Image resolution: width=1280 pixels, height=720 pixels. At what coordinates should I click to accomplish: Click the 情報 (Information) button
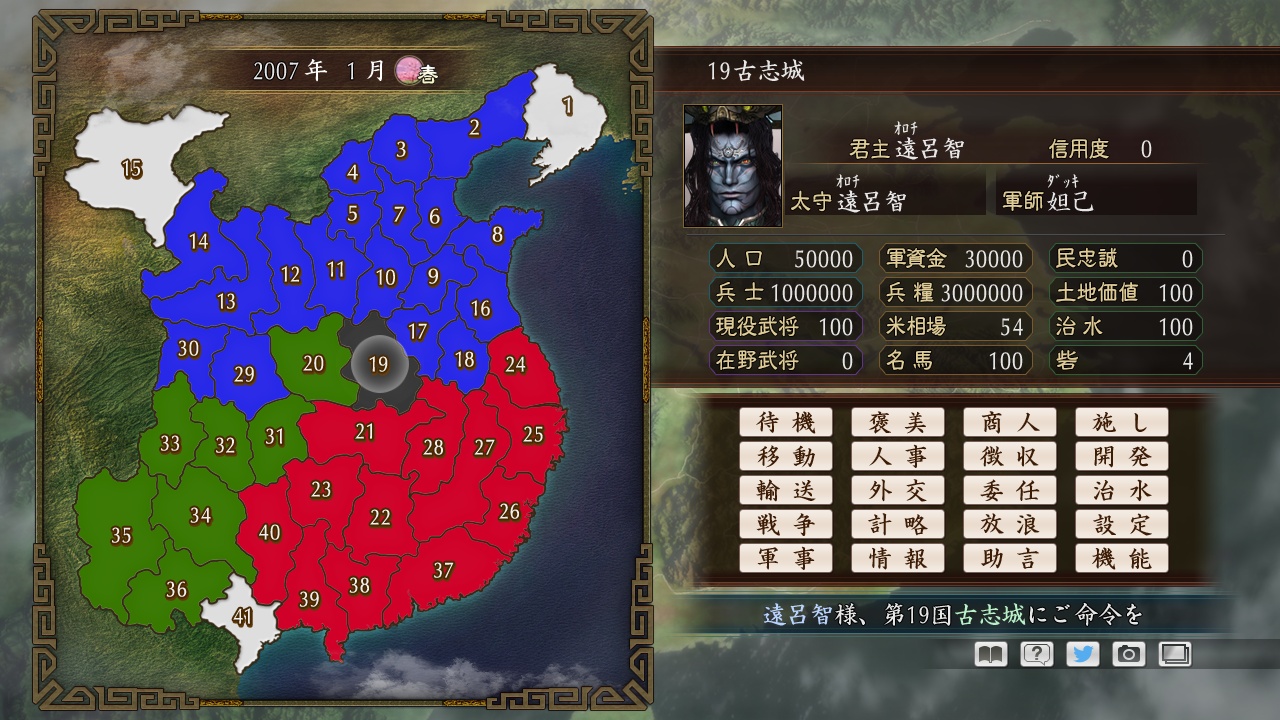pyautogui.click(x=898, y=558)
